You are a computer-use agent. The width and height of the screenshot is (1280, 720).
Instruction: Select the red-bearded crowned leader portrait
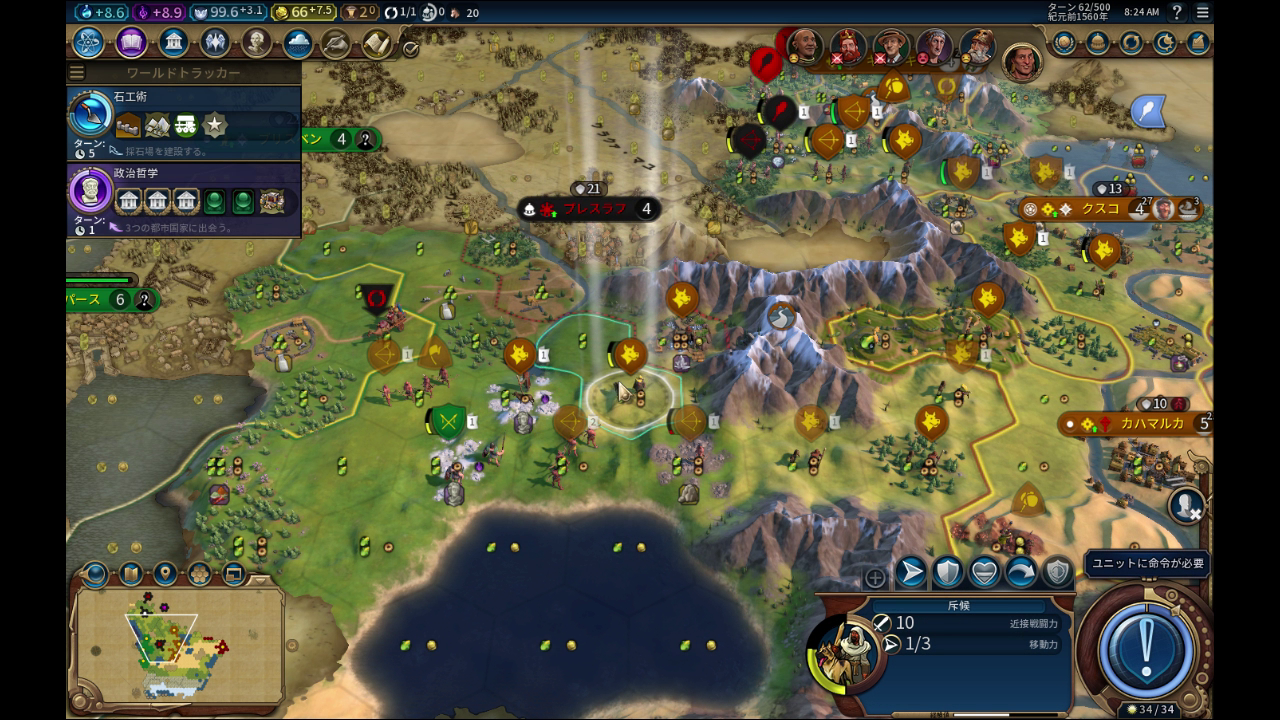tap(847, 45)
